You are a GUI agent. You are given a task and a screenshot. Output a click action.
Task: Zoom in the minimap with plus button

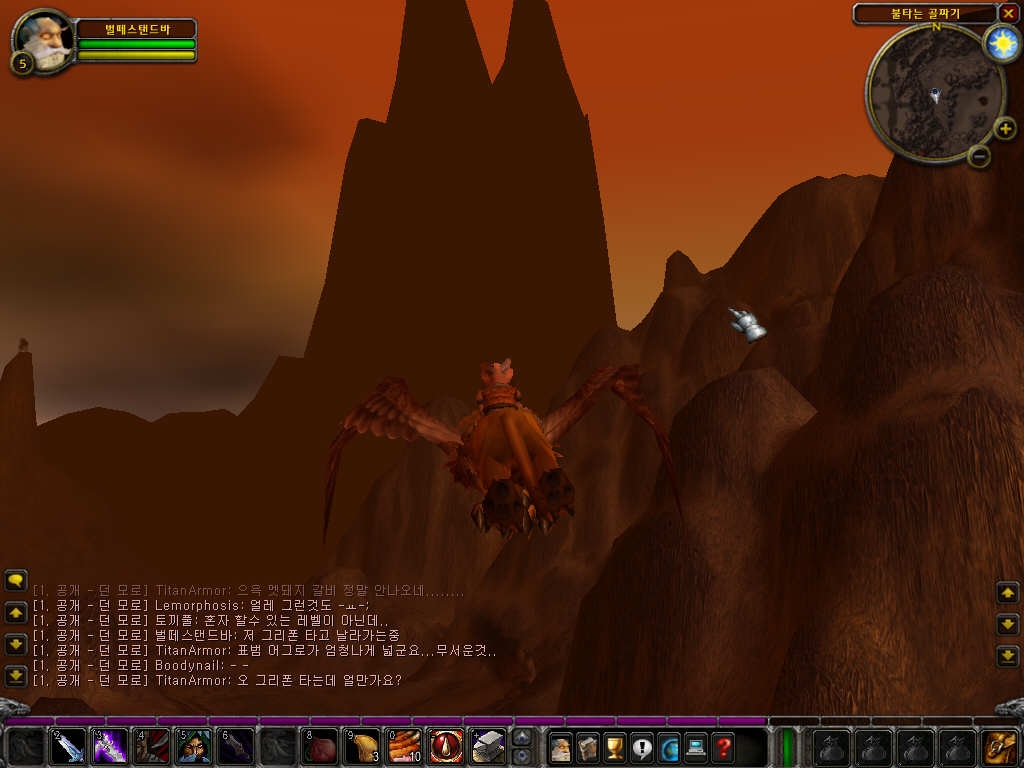(1005, 128)
